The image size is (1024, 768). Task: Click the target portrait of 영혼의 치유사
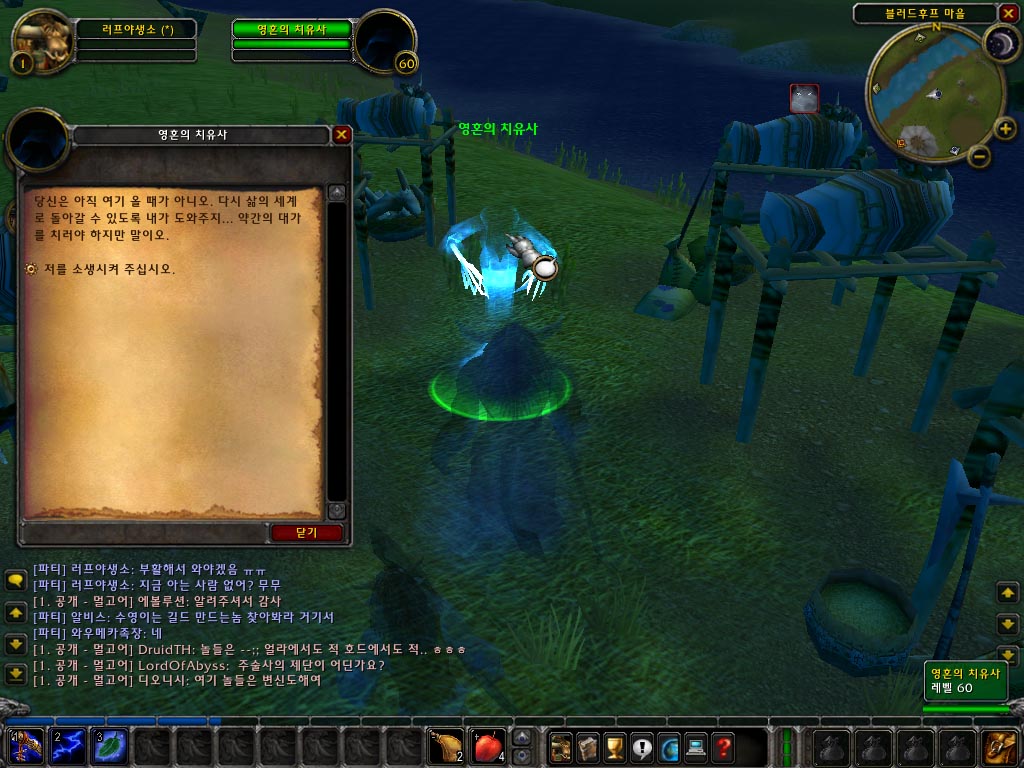coord(385,41)
